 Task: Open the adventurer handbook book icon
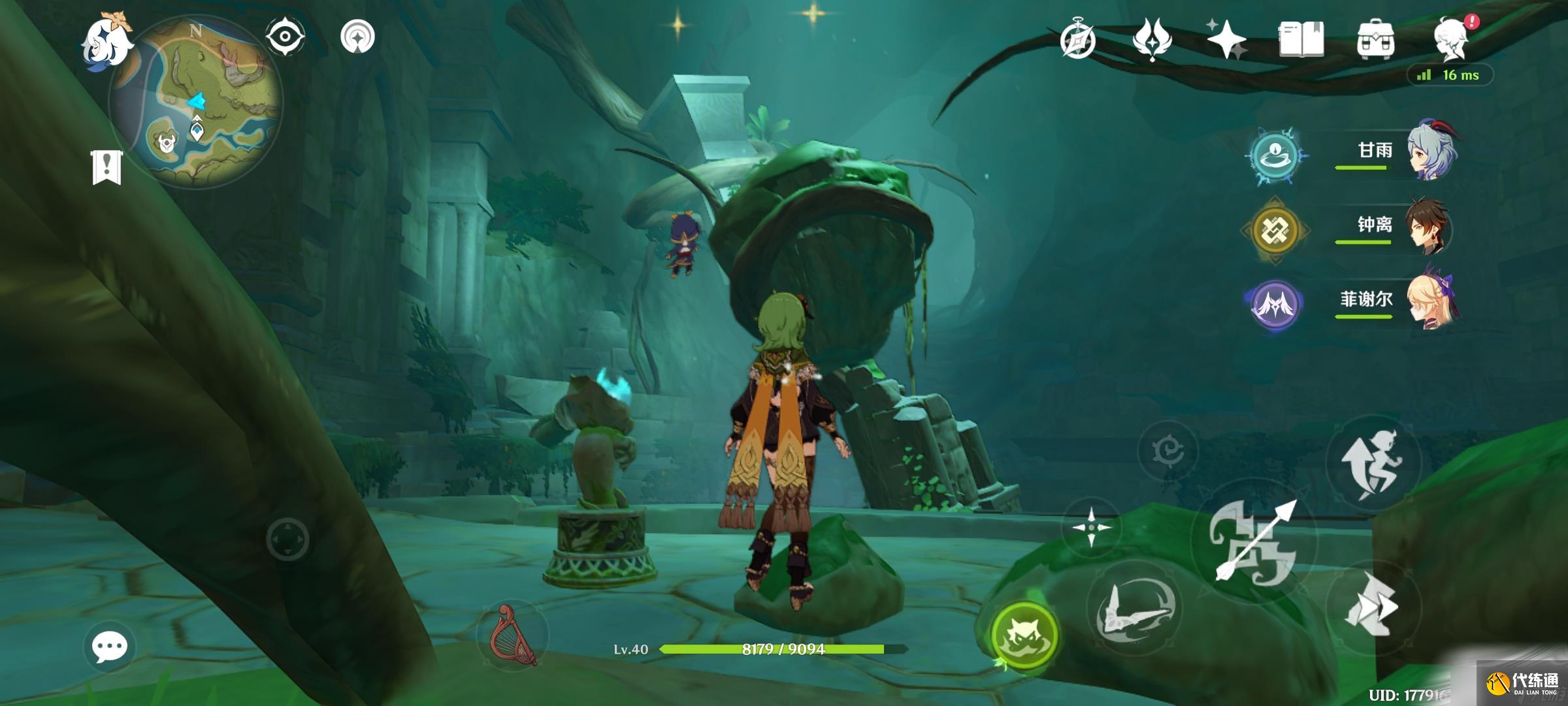[1301, 39]
